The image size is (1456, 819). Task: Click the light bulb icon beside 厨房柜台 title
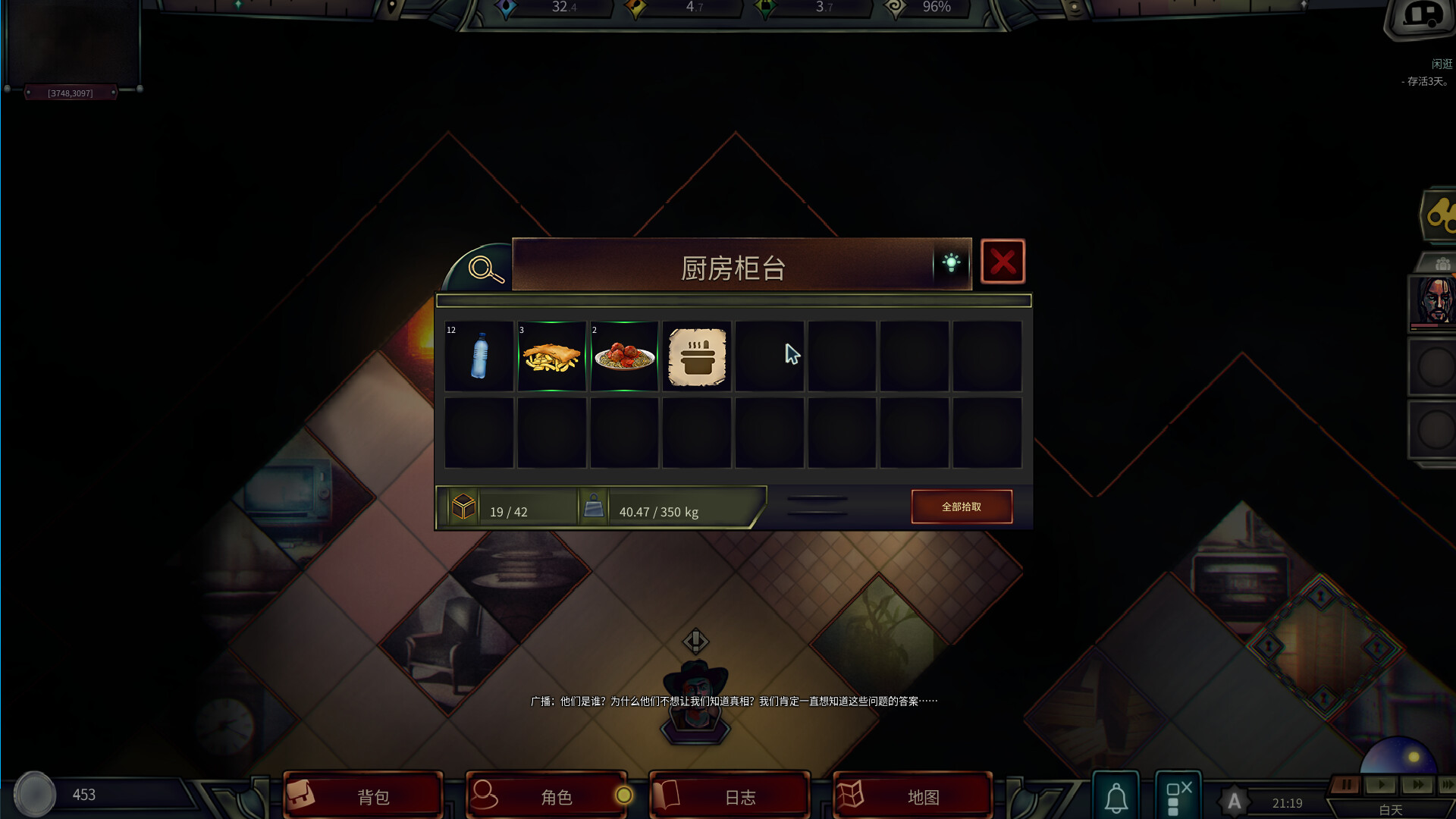(x=952, y=262)
